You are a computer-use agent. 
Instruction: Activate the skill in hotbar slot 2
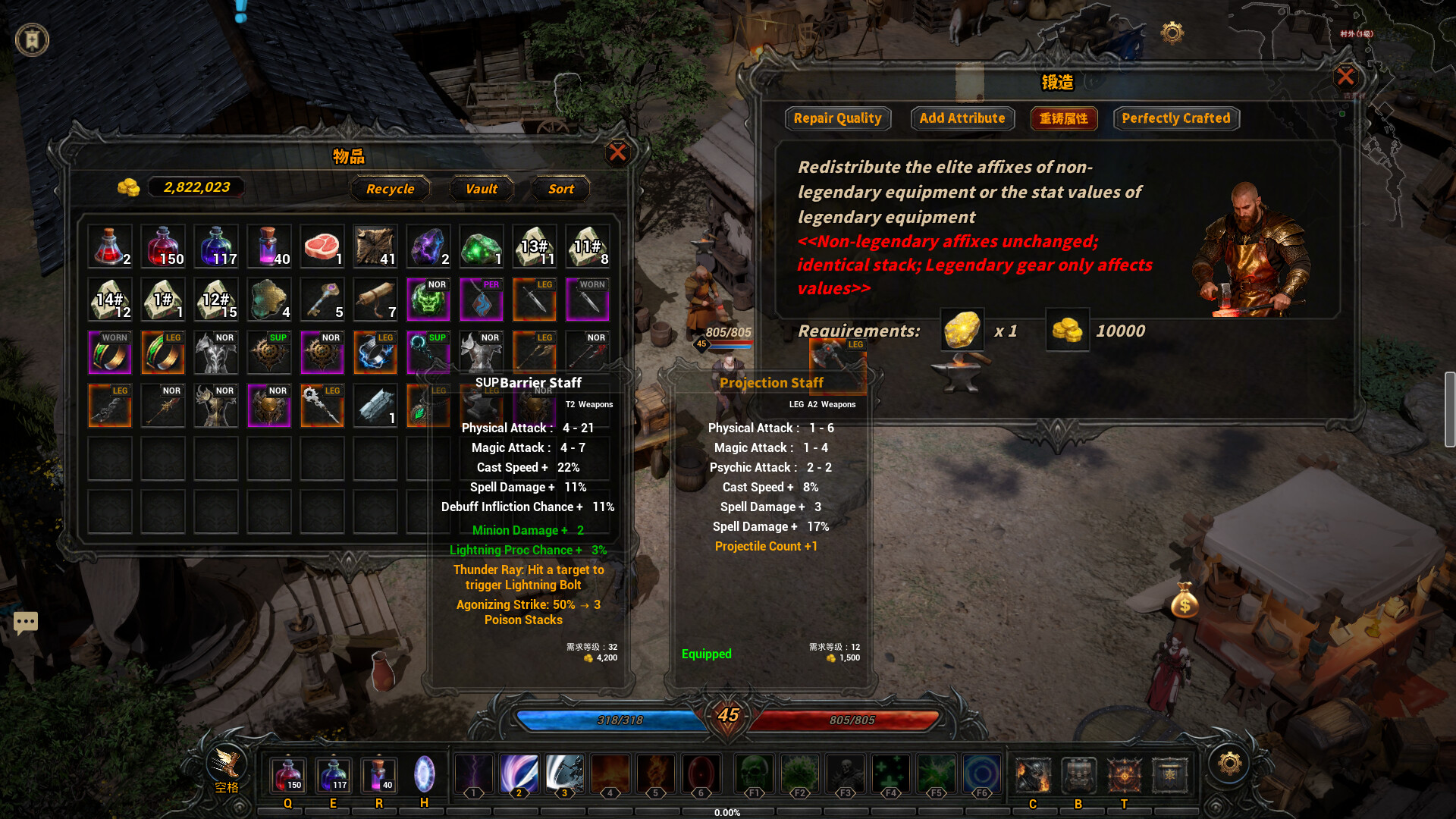[519, 773]
